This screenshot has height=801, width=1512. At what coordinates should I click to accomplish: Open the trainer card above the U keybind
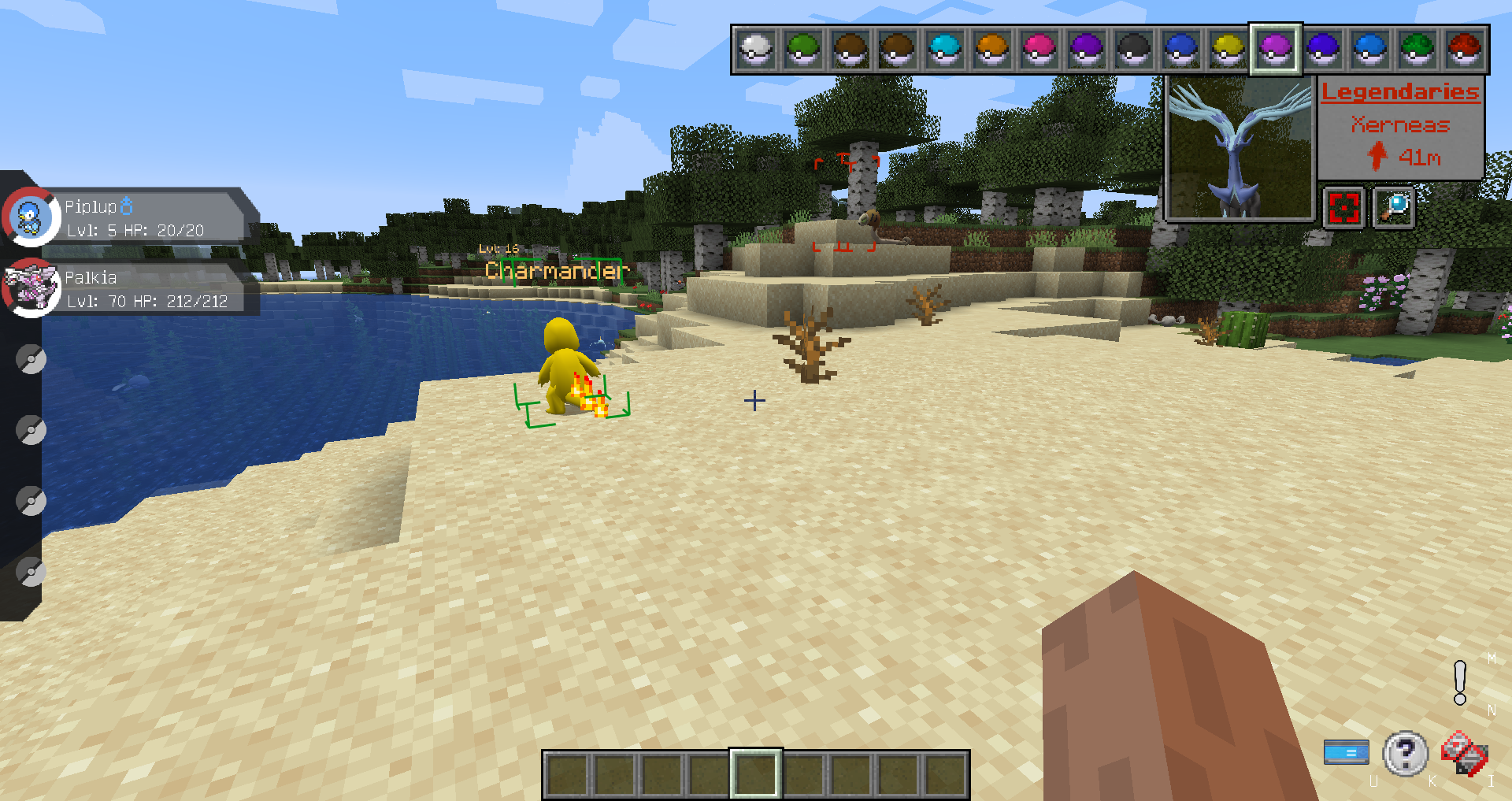coord(1347,753)
